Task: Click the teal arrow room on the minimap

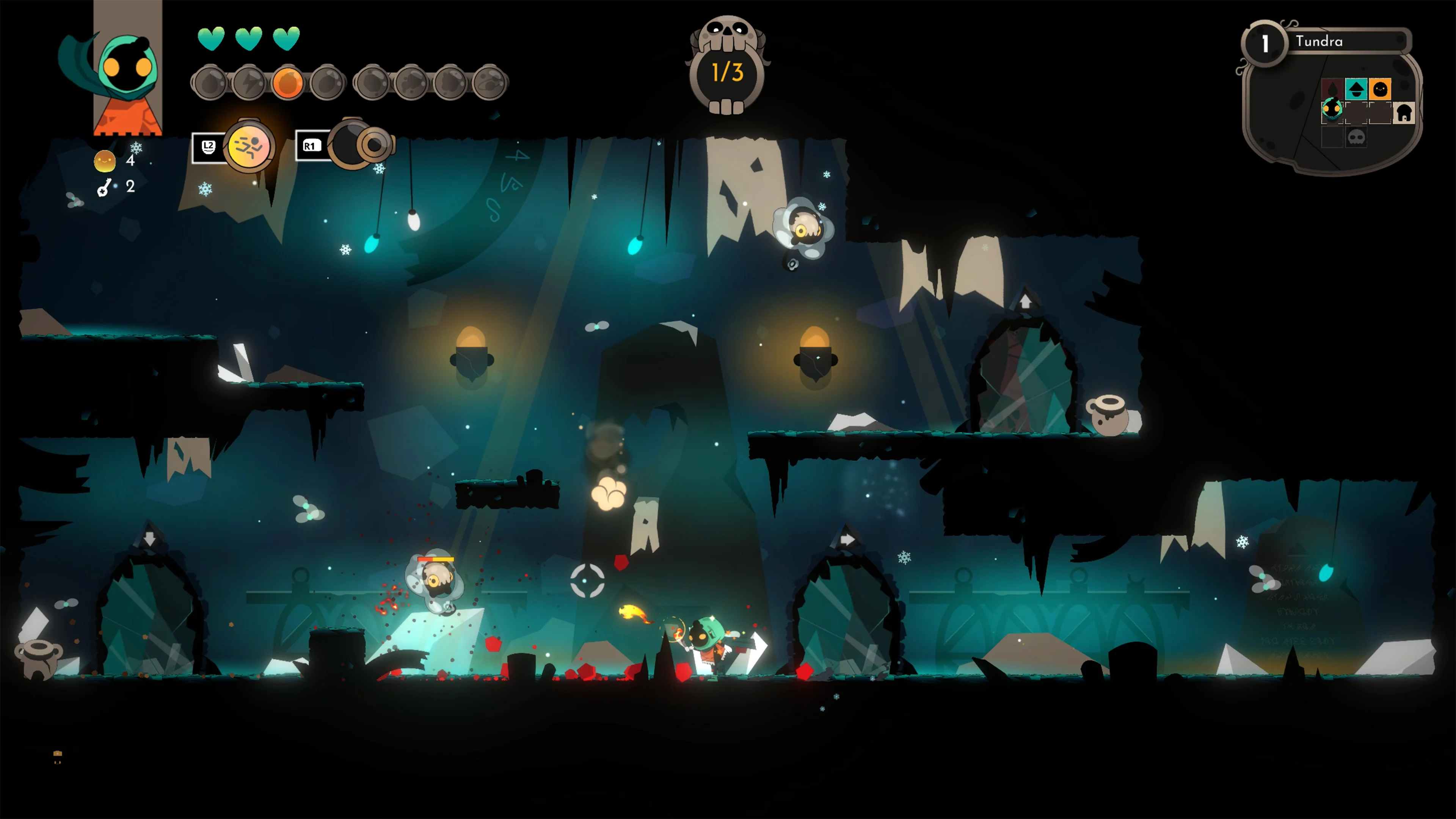Action: pyautogui.click(x=1356, y=89)
